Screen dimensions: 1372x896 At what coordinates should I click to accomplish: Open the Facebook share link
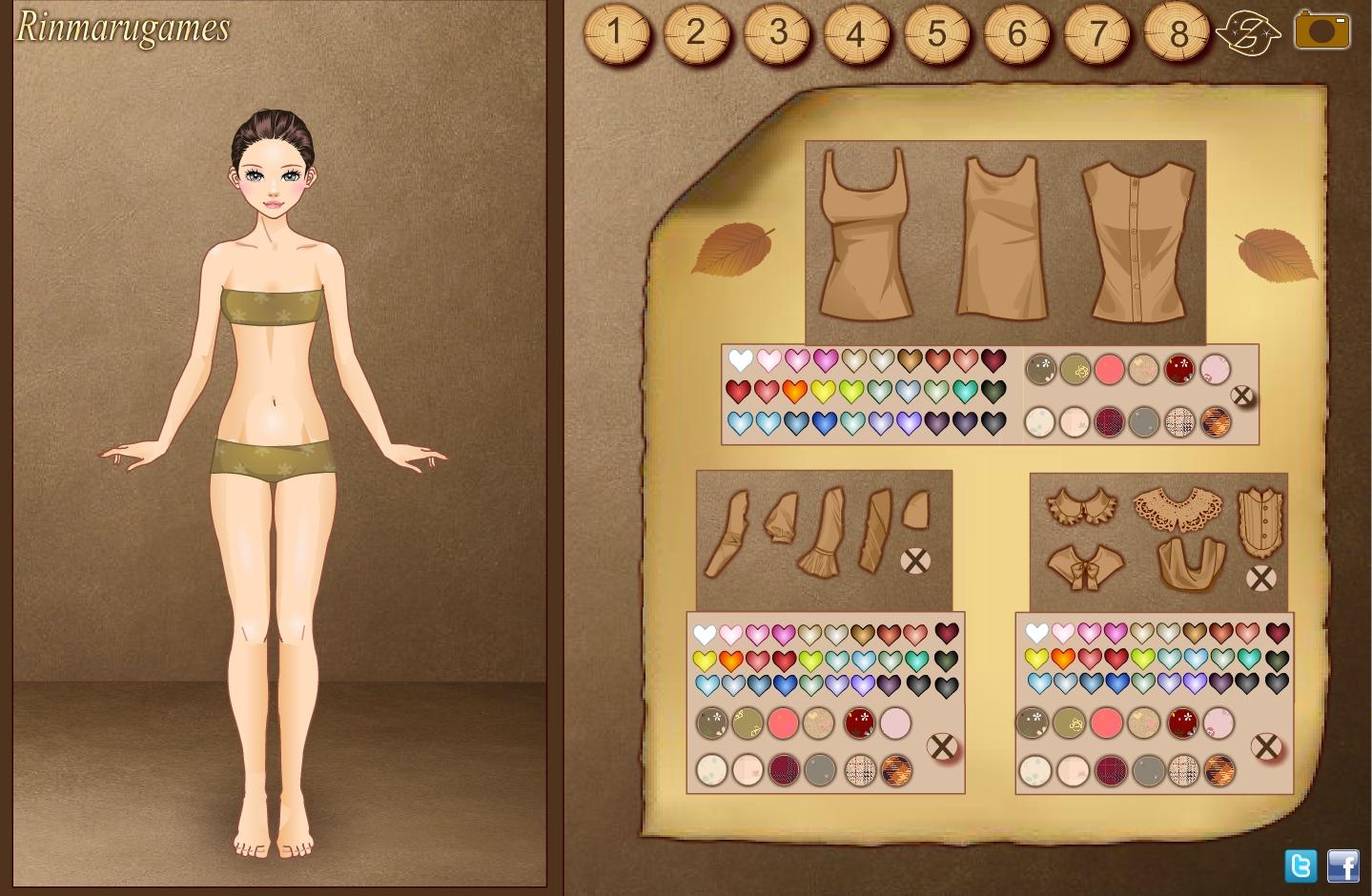pos(1343,865)
